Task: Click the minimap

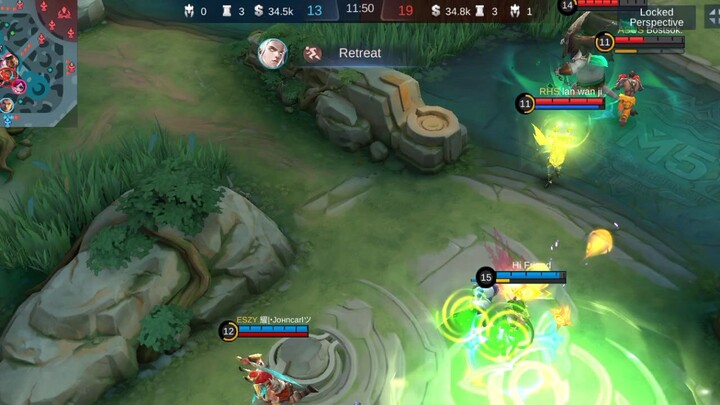Action: click(x=38, y=62)
